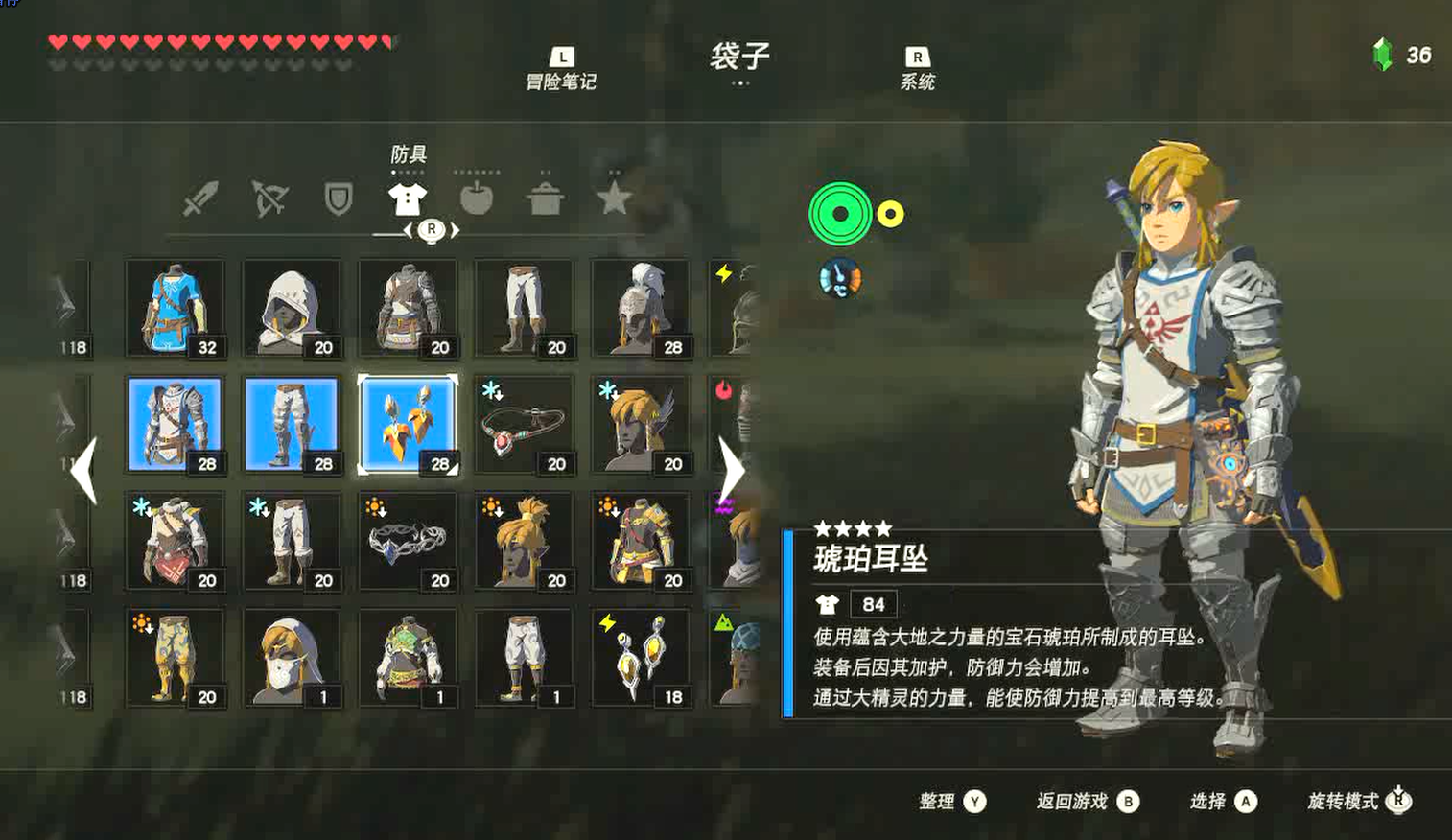Open the key items star icon

click(x=615, y=198)
